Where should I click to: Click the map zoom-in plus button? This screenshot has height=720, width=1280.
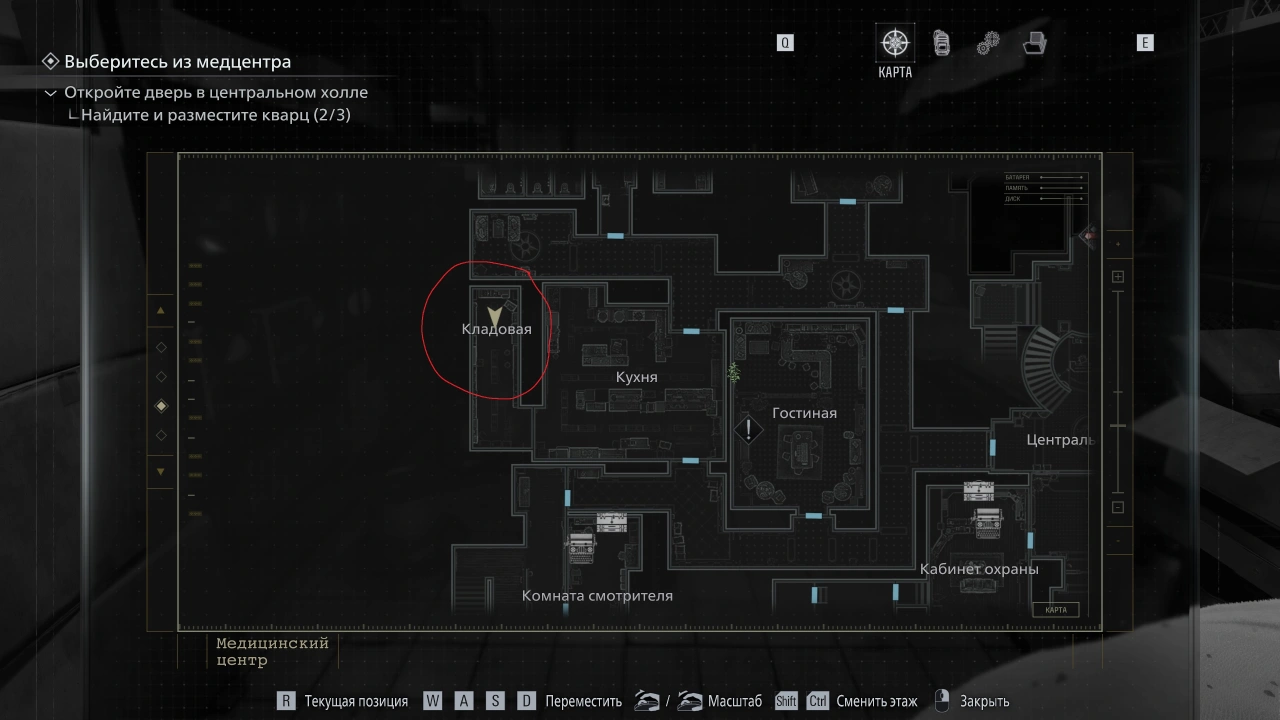tap(1118, 277)
